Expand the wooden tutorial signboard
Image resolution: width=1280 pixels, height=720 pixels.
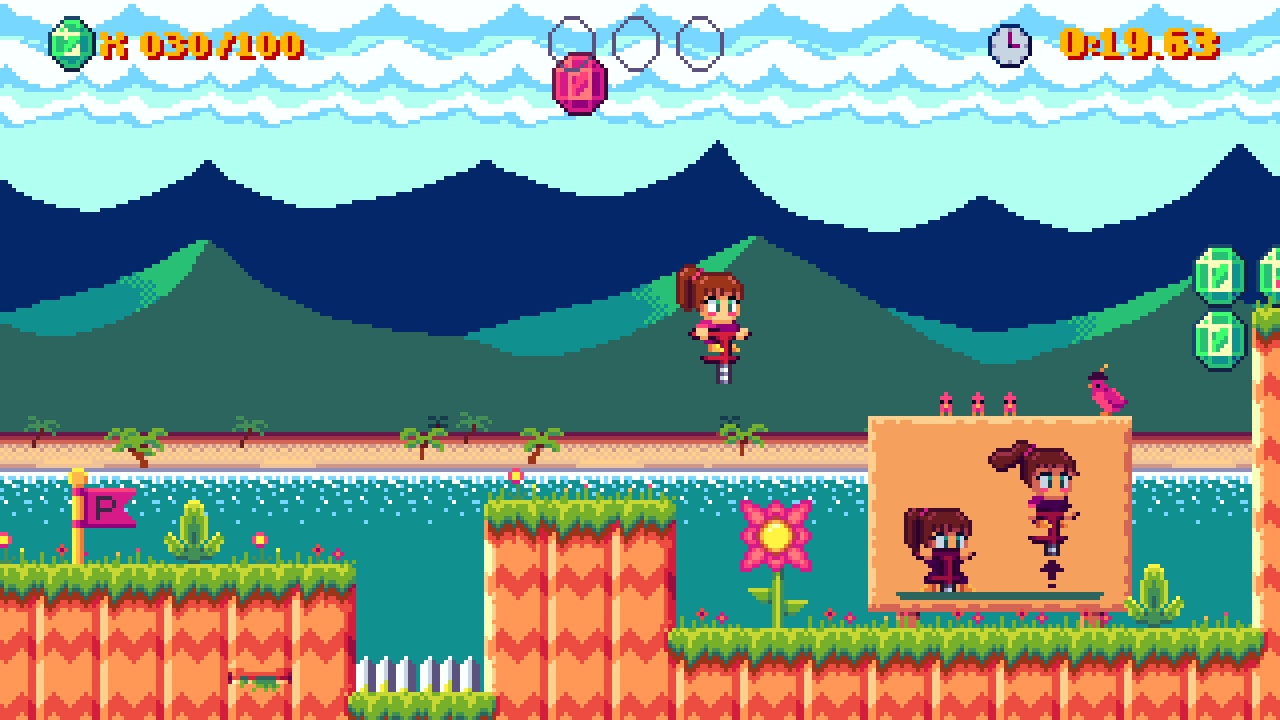click(x=1000, y=510)
